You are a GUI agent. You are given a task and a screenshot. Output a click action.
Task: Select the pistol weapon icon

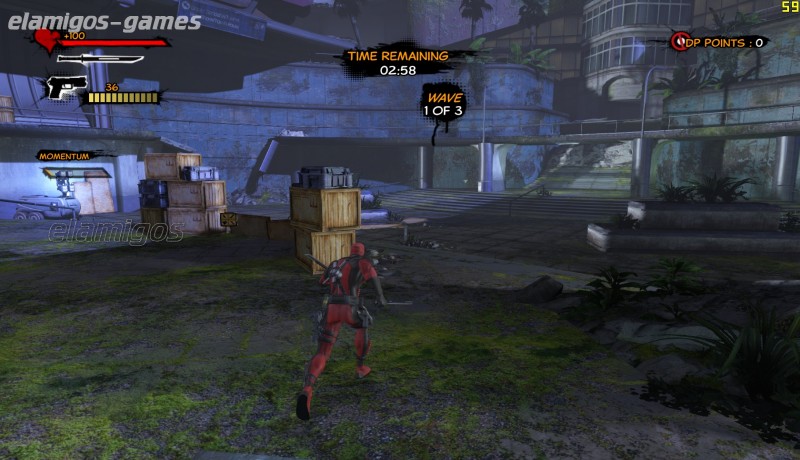61,89
